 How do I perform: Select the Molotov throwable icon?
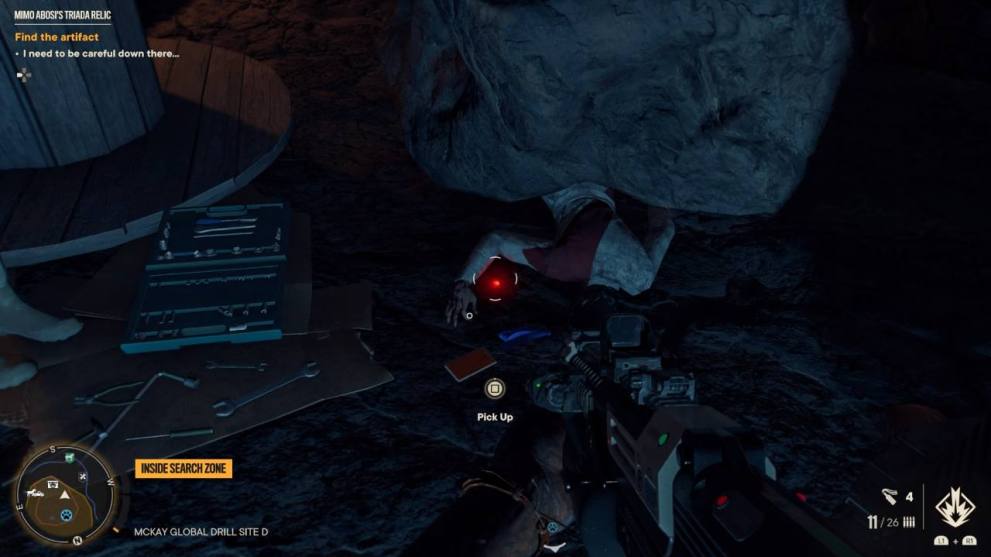point(891,495)
